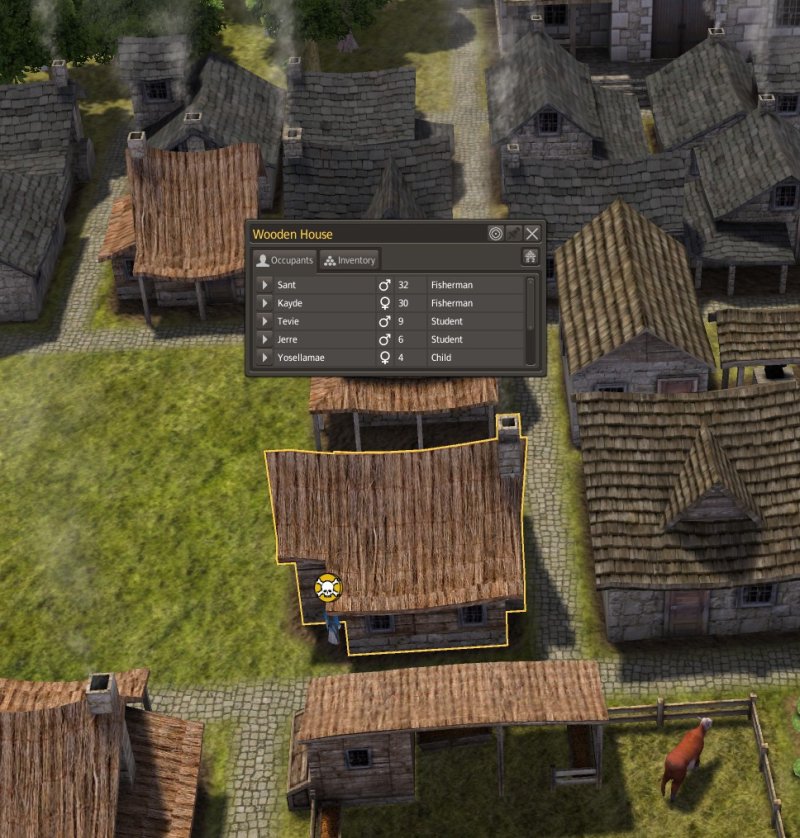The width and height of the screenshot is (800, 838).
Task: Follow Tevie with the row arrow
Action: point(265,321)
